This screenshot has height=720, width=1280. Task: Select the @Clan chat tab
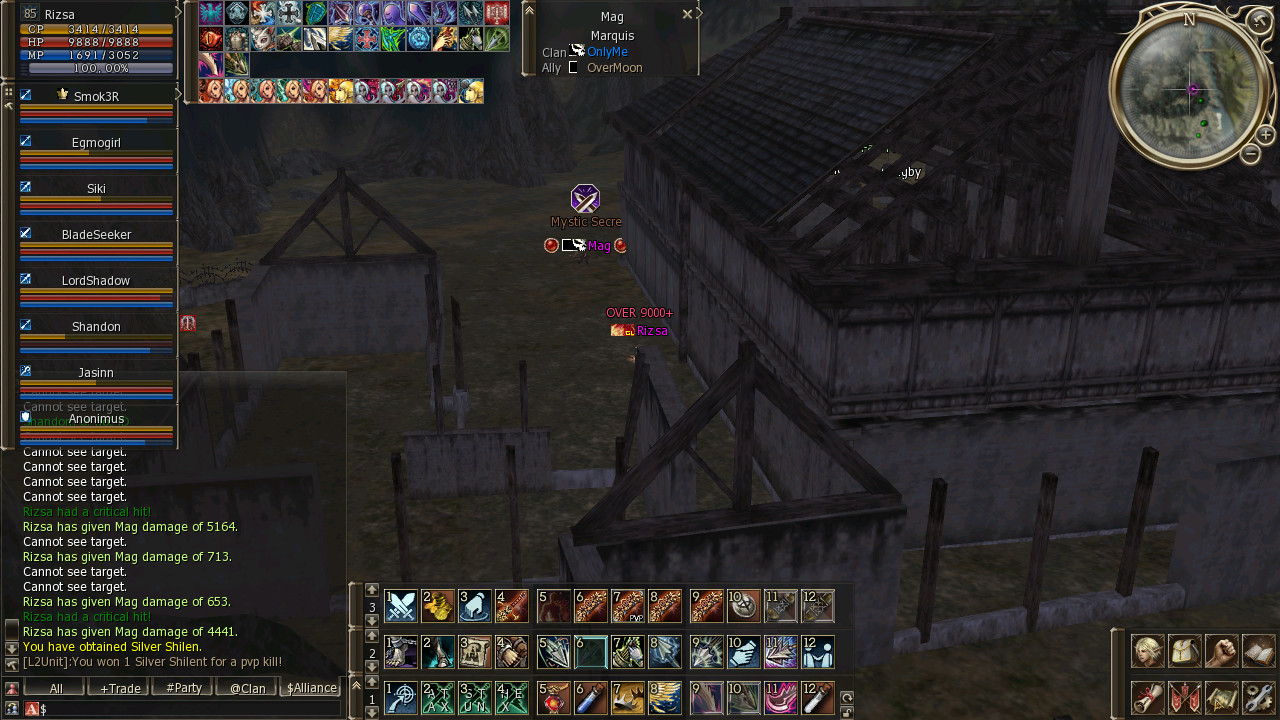(247, 688)
